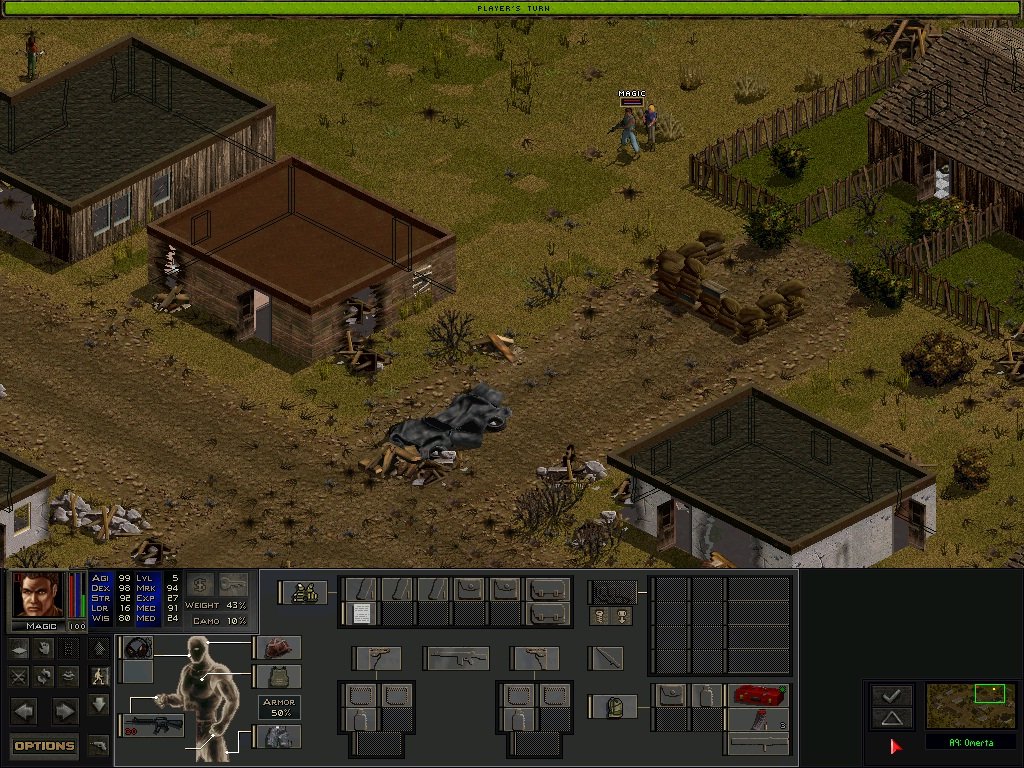This screenshot has width=1024, height=768.
Task: Toggle the walking stance figure button
Action: pyautogui.click(x=99, y=677)
